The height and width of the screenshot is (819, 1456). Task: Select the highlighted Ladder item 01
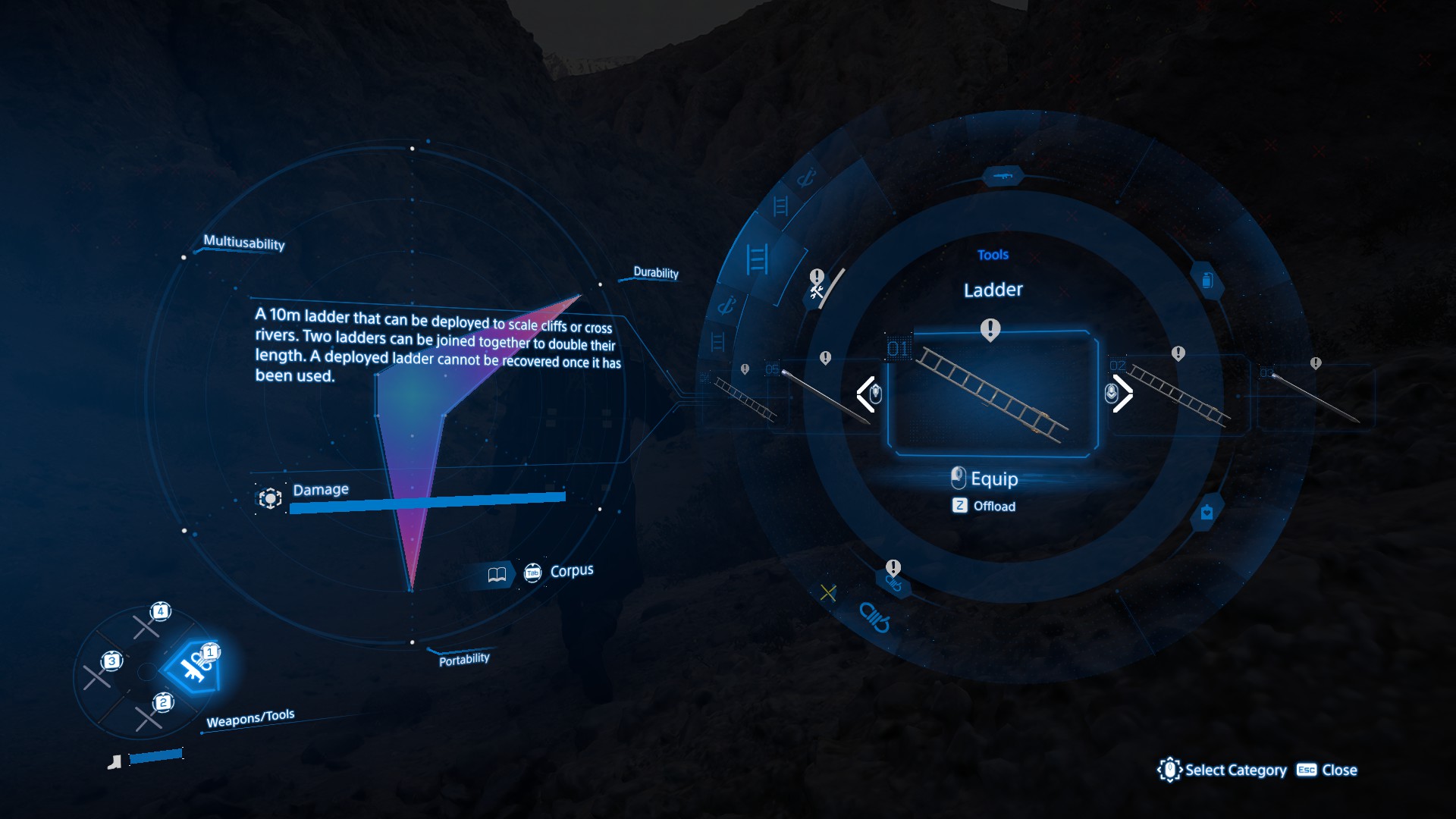[992, 394]
